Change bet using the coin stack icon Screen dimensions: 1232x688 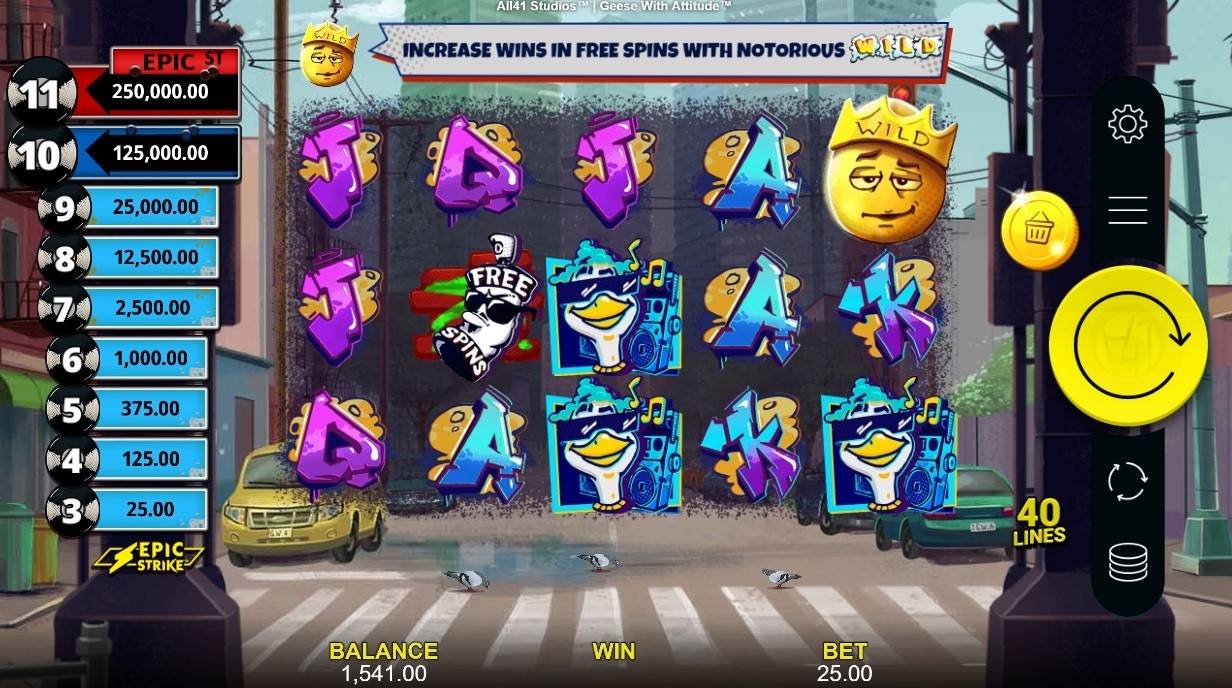coord(1127,562)
